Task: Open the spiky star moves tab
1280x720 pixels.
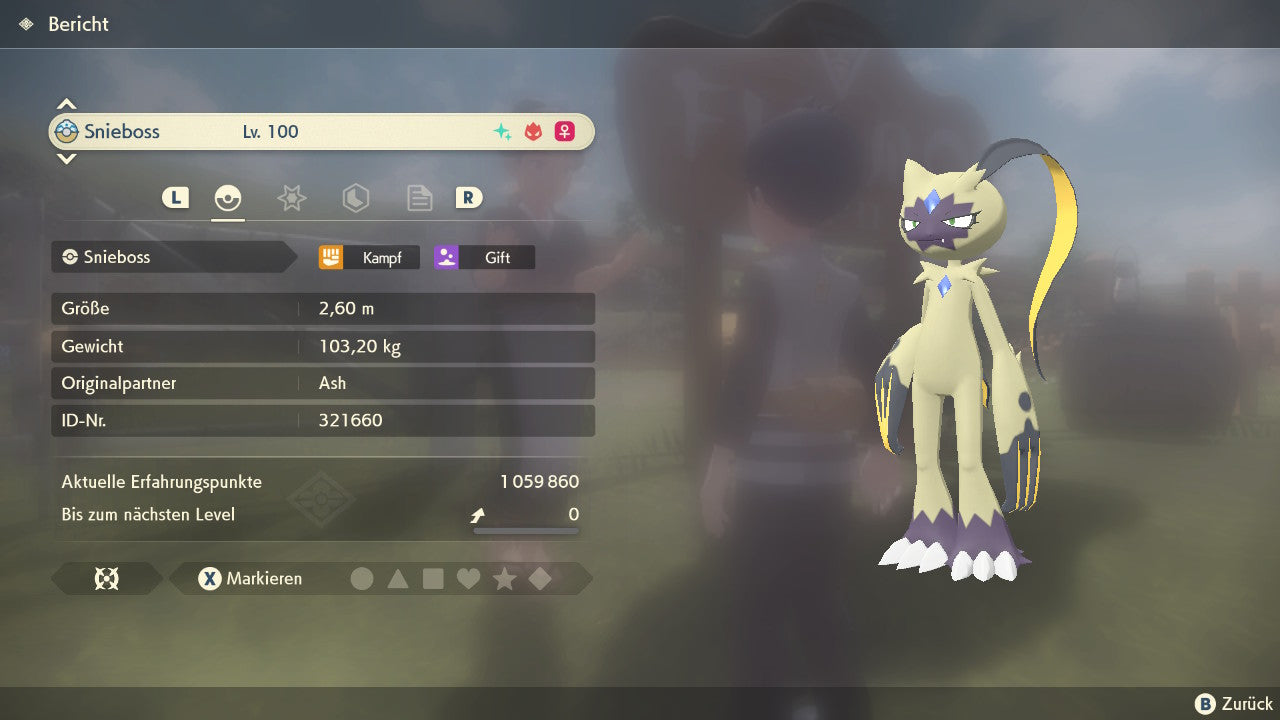Action: click(291, 198)
